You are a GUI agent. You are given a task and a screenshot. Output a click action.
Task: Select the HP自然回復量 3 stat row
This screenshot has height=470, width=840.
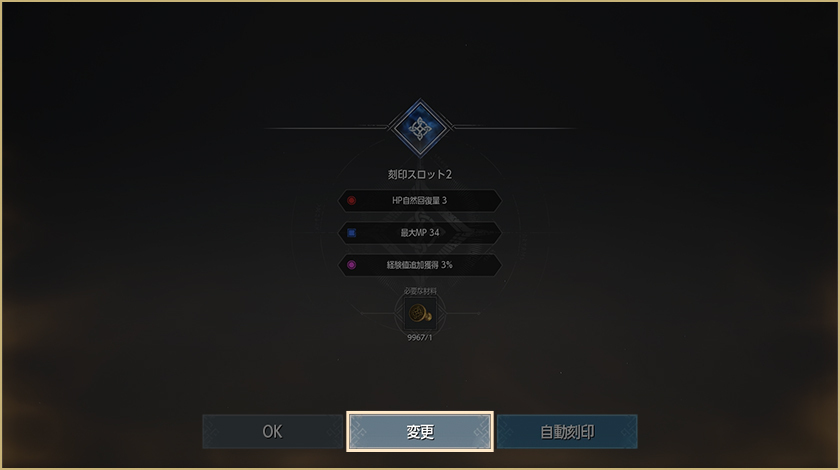pyautogui.click(x=420, y=200)
